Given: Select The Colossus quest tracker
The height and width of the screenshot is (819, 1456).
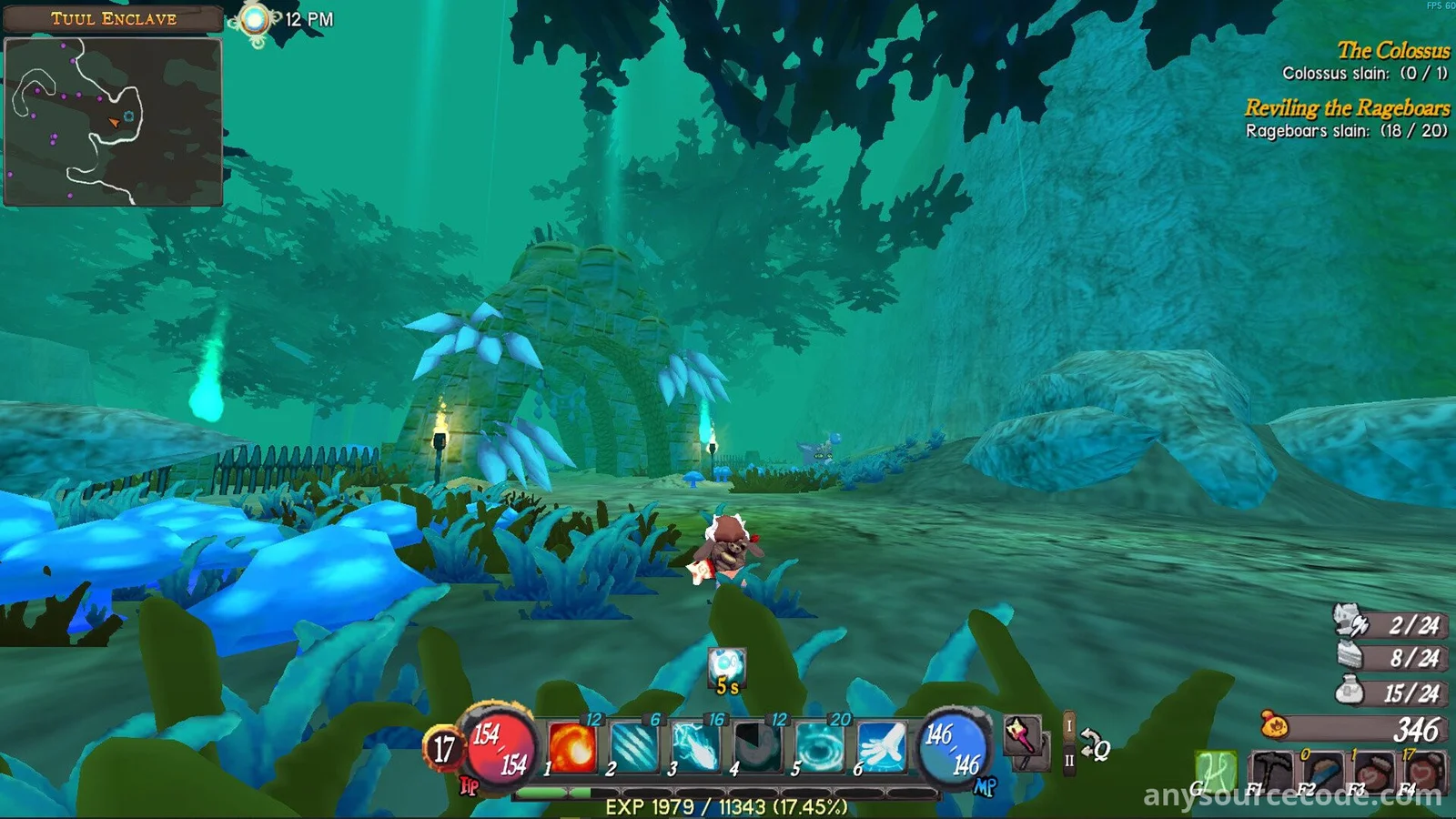Looking at the screenshot, I should pyautogui.click(x=1392, y=51).
